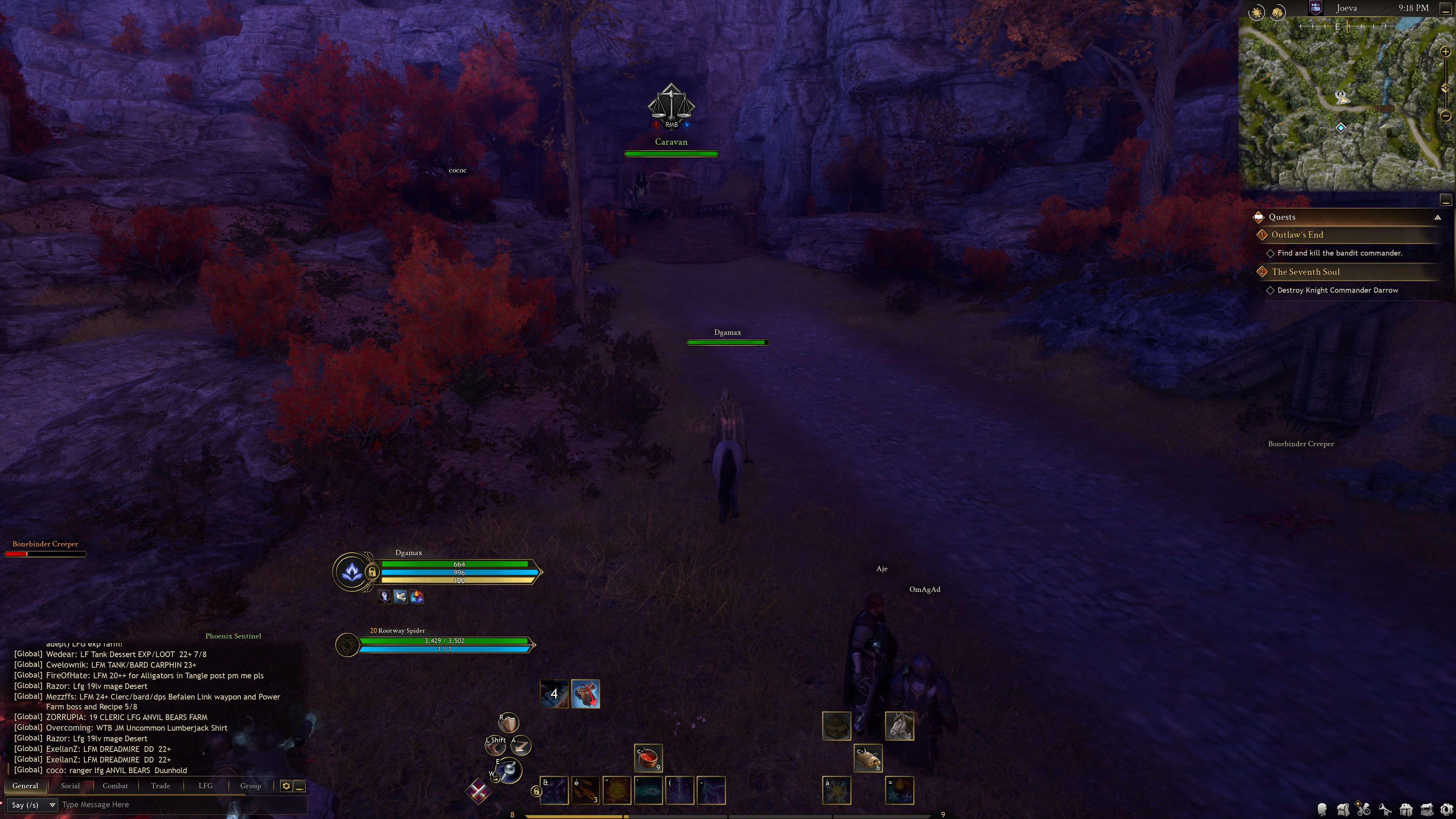Screen dimensions: 1456x819
Task: Summon the horse mount slot
Action: click(899, 726)
